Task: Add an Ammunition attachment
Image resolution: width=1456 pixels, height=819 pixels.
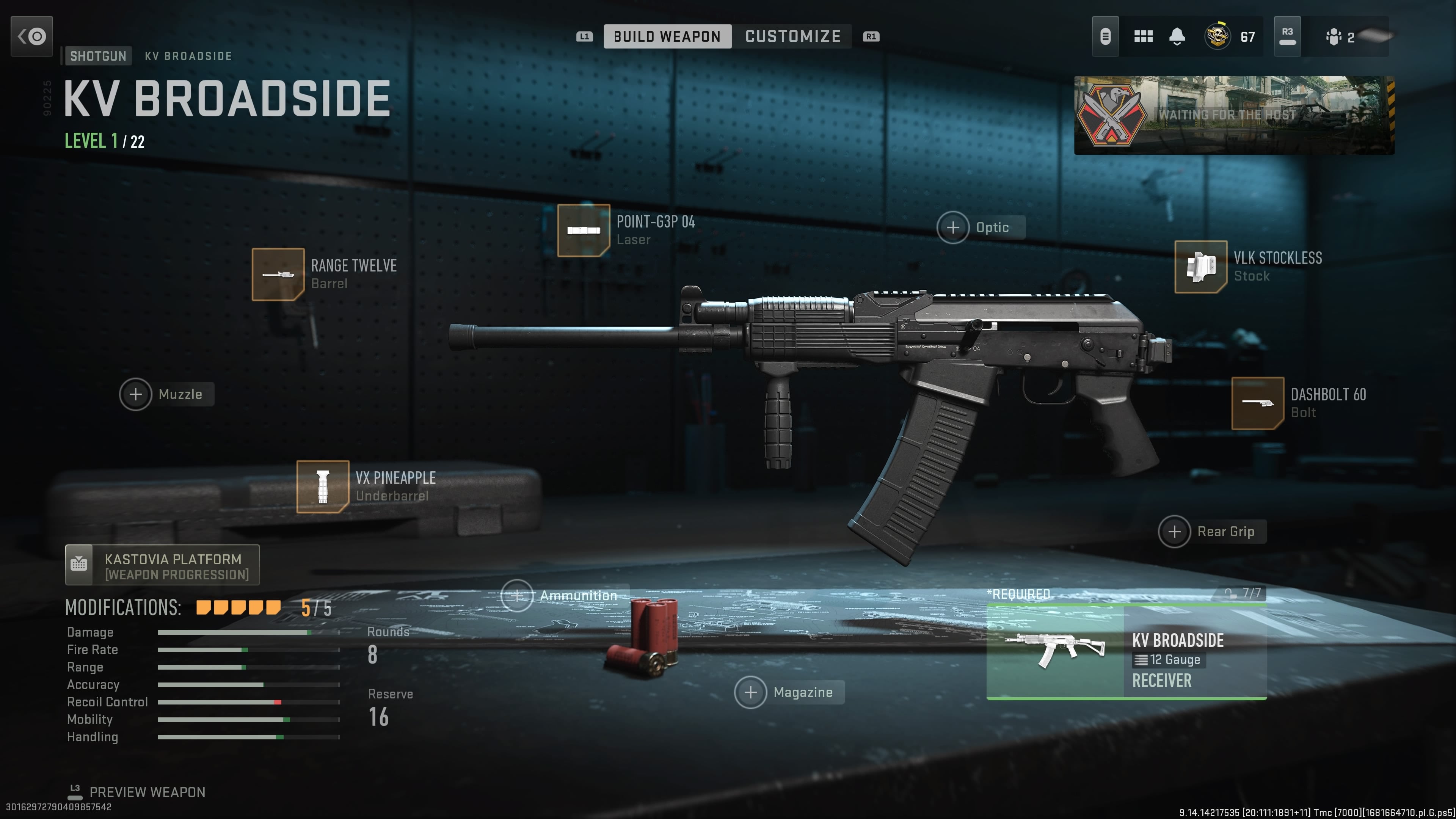Action: [517, 596]
